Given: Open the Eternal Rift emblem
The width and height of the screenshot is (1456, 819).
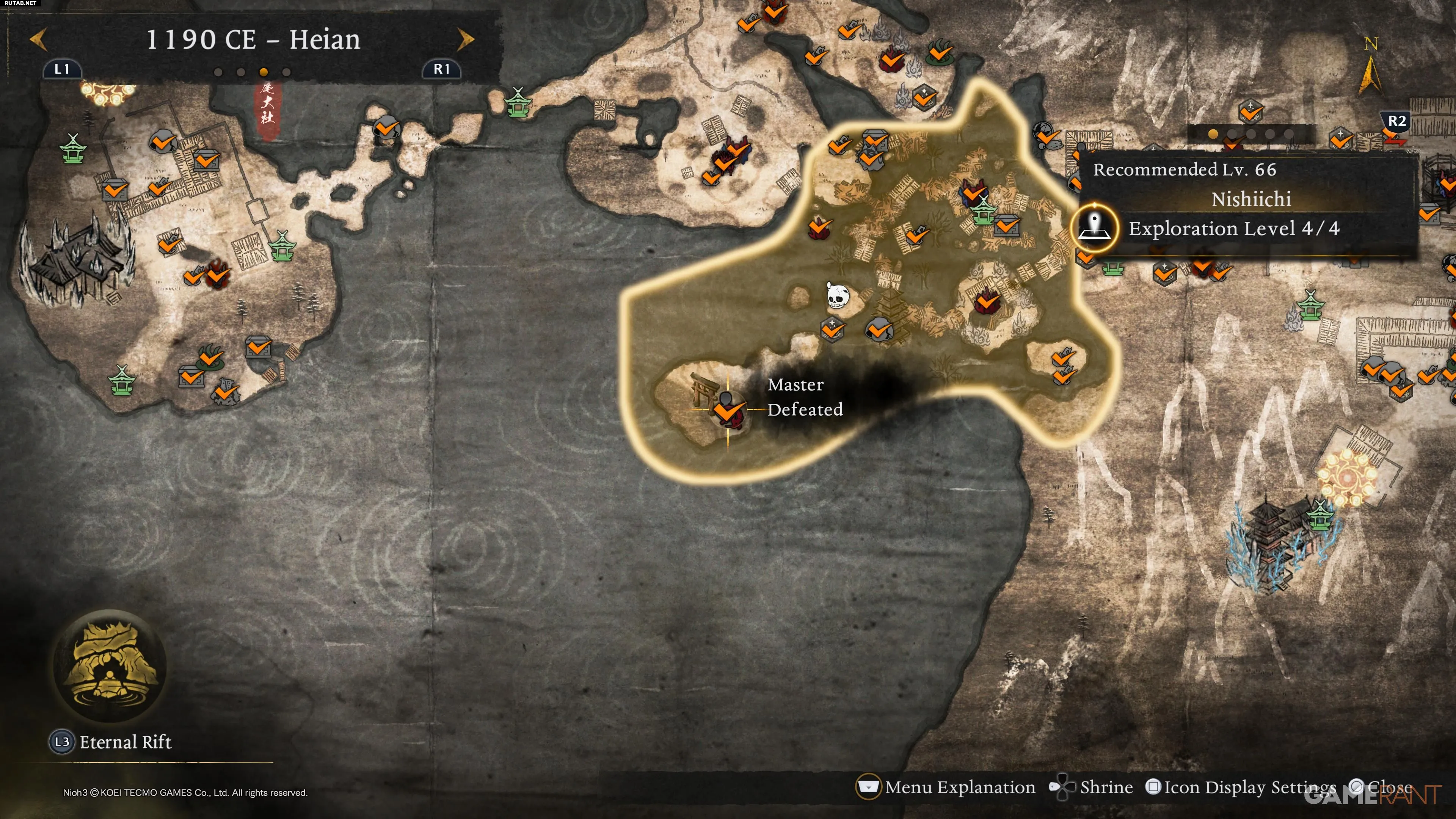Looking at the screenshot, I should [x=110, y=665].
